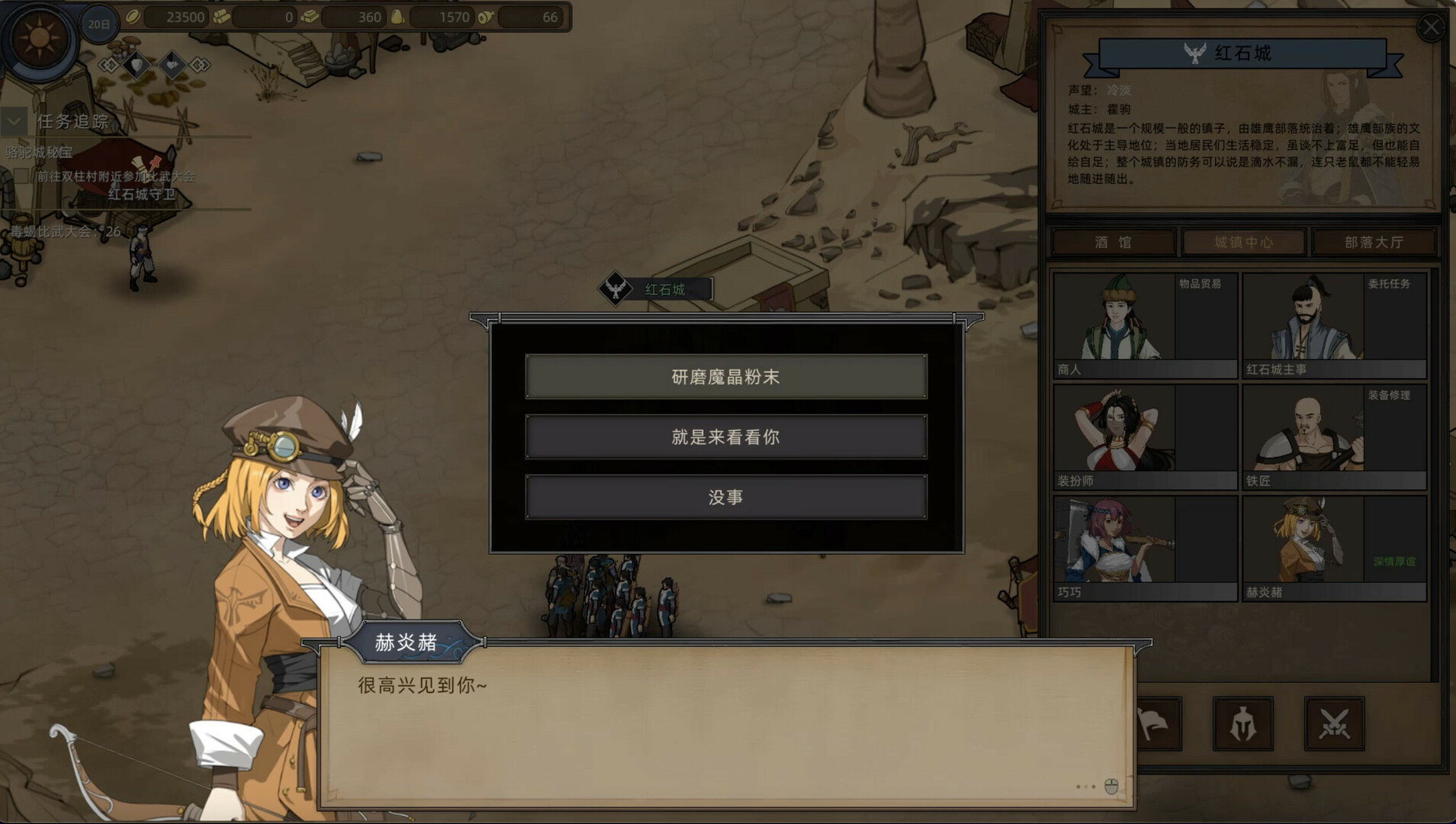The image size is (1456, 824).
Task: Select the 红石城主事 quest giver tile
Action: click(x=1333, y=326)
